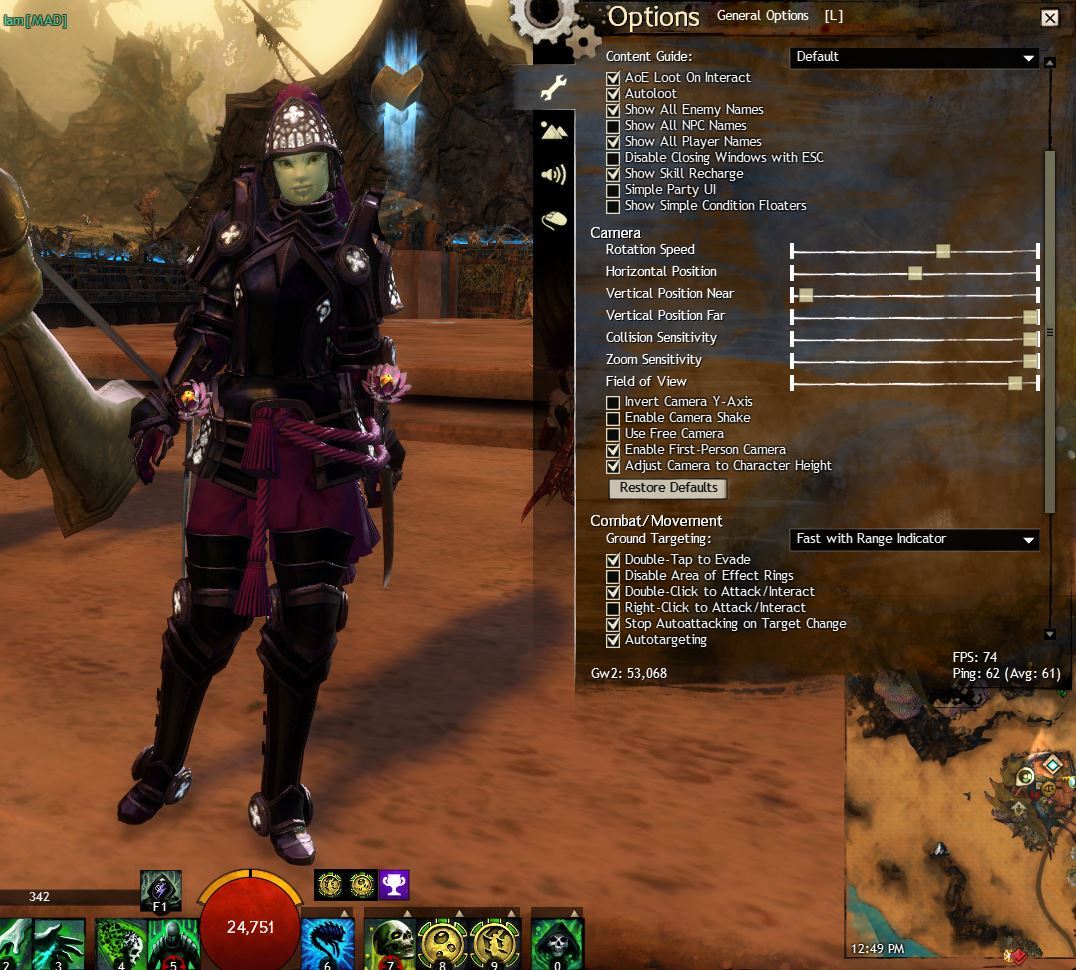Close the Options window

click(1049, 17)
